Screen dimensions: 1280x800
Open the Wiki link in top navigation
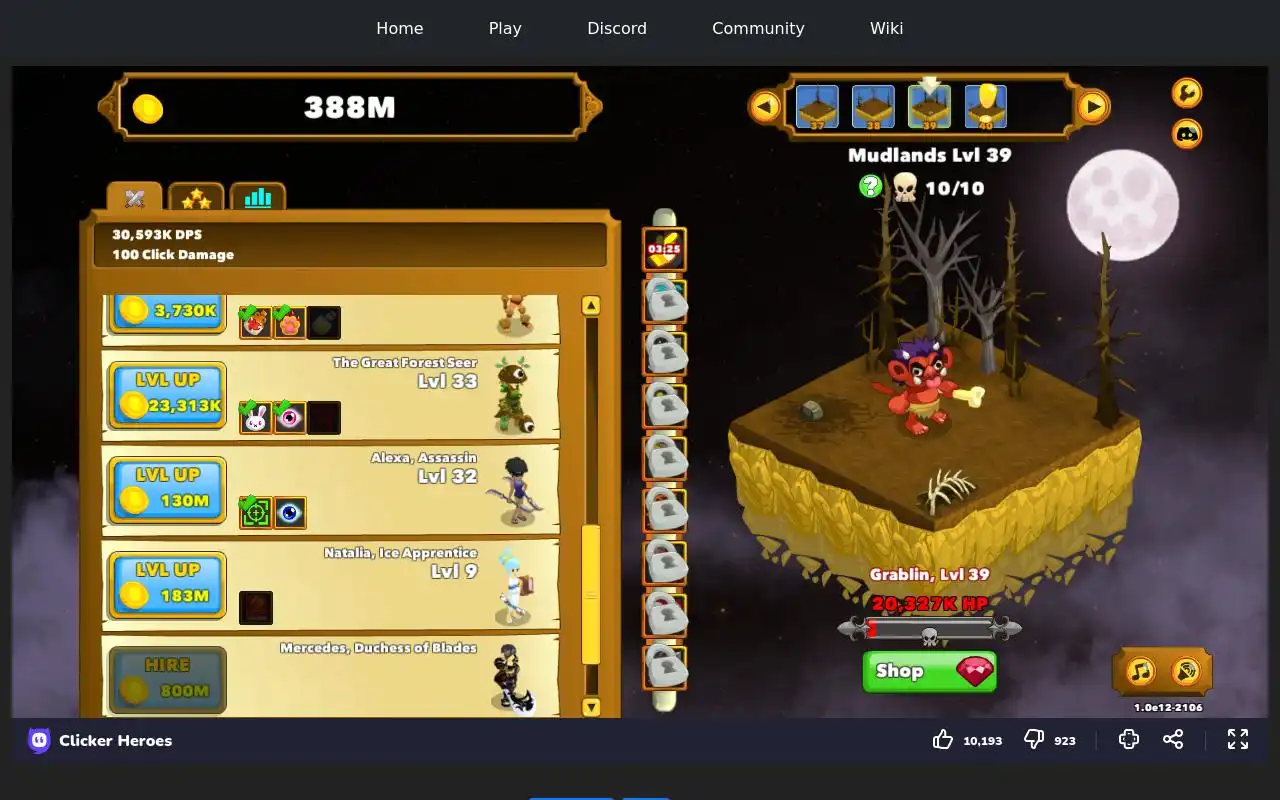tap(886, 28)
